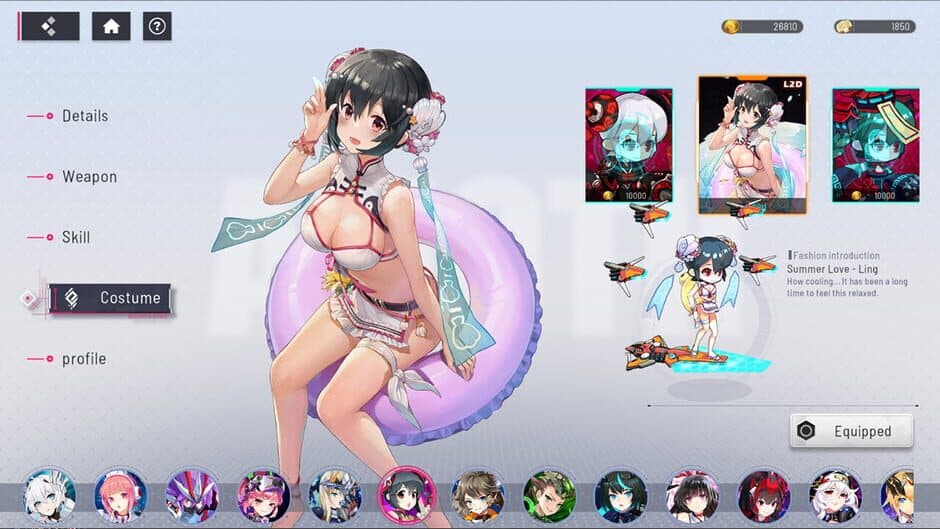940x529 pixels.
Task: Click the back button with diamond icon
Action: coord(49,26)
